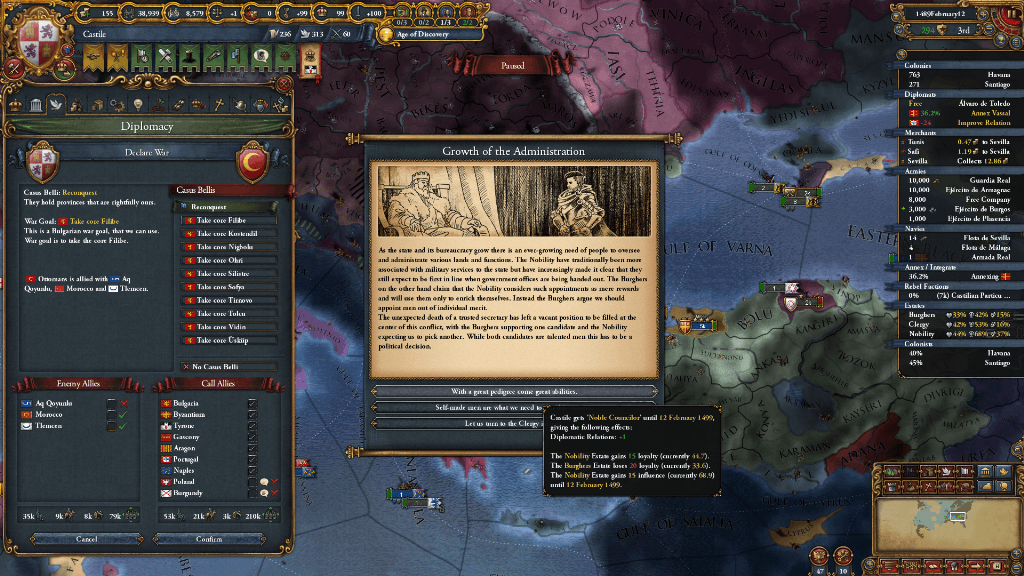Toggle call-to-arms checkbox for Portugal
Image resolution: width=1024 pixels, height=576 pixels.
(251, 459)
